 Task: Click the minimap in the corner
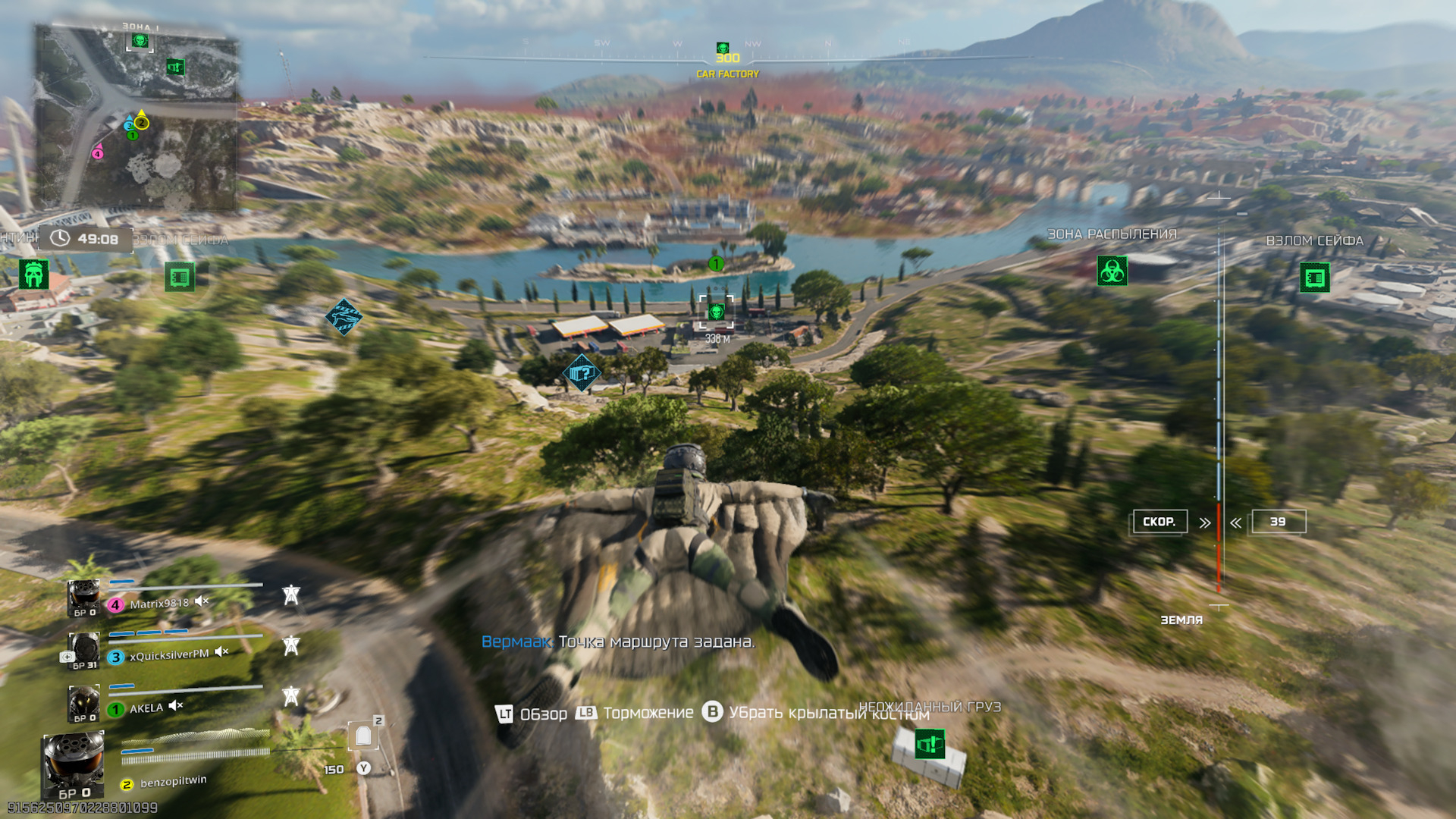click(x=136, y=118)
